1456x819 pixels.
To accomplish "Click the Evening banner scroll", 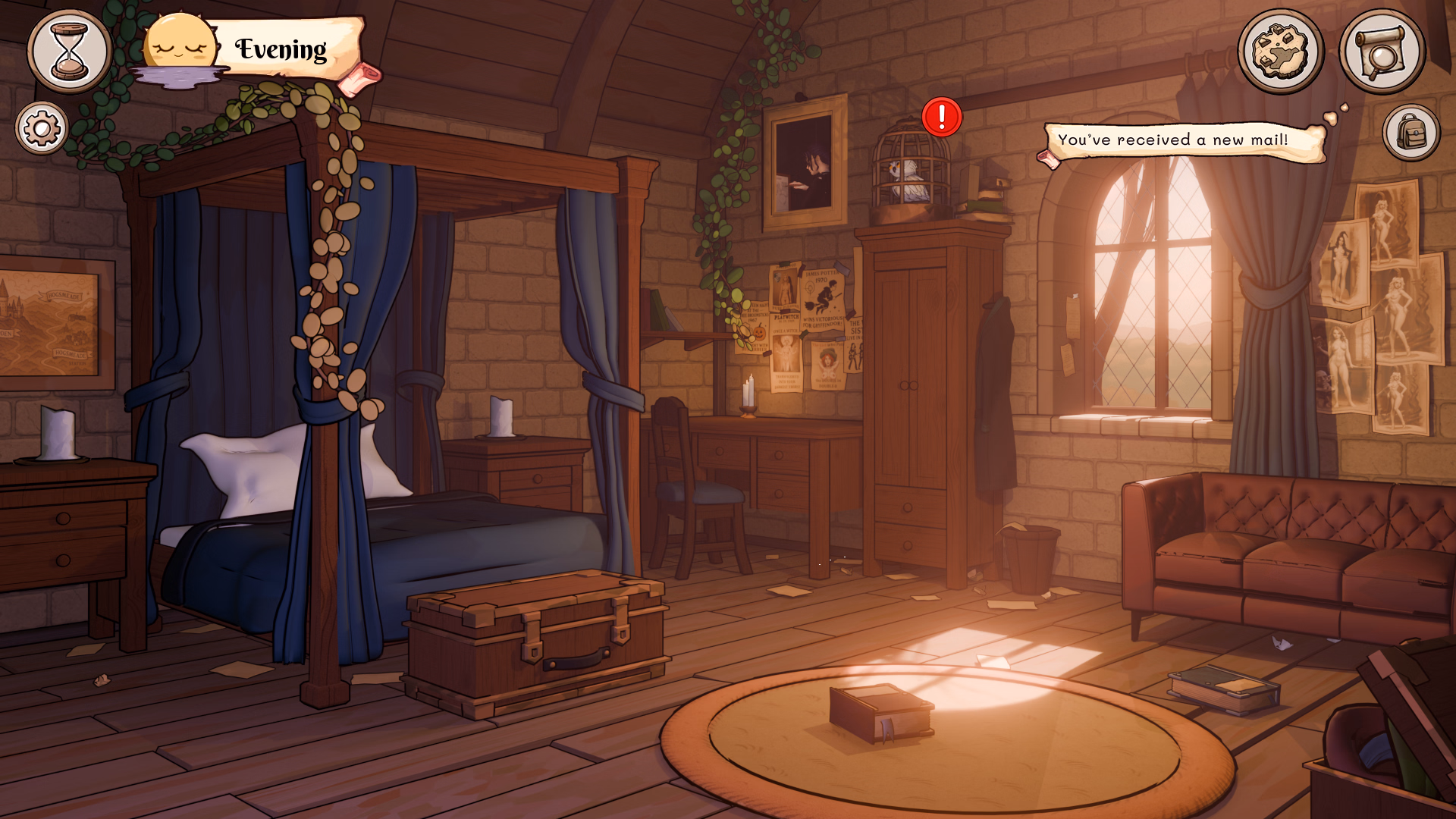I will (281, 49).
